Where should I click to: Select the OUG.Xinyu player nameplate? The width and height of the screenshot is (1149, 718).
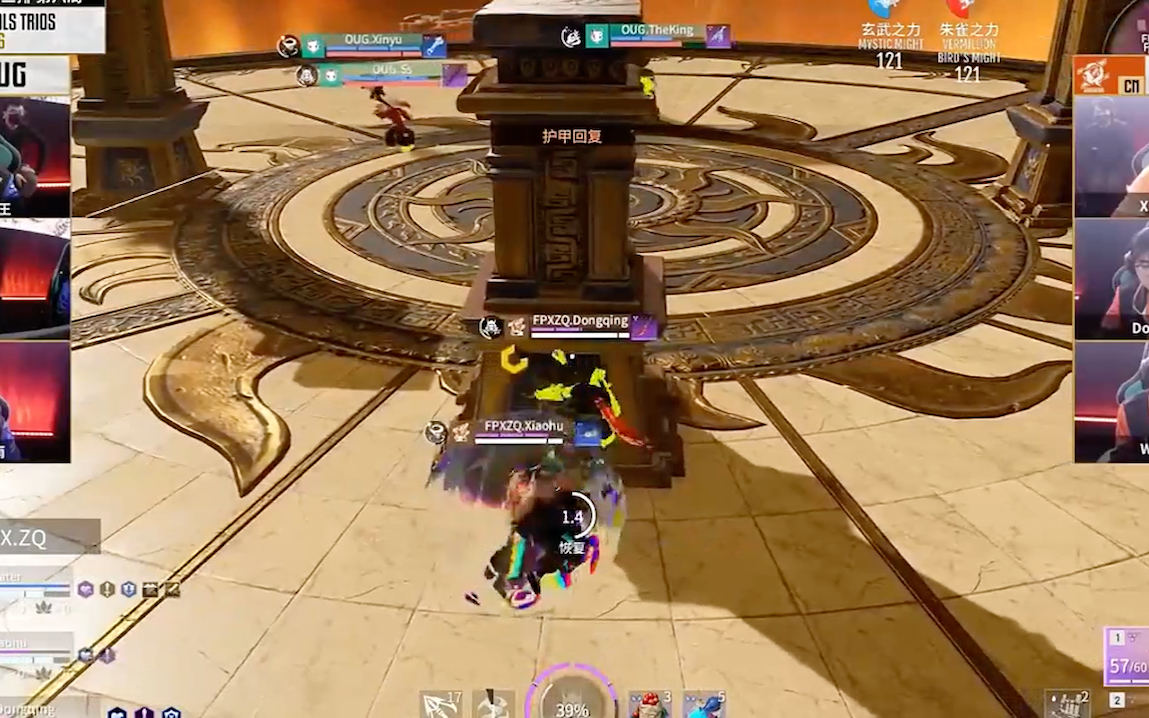pyautogui.click(x=372, y=45)
